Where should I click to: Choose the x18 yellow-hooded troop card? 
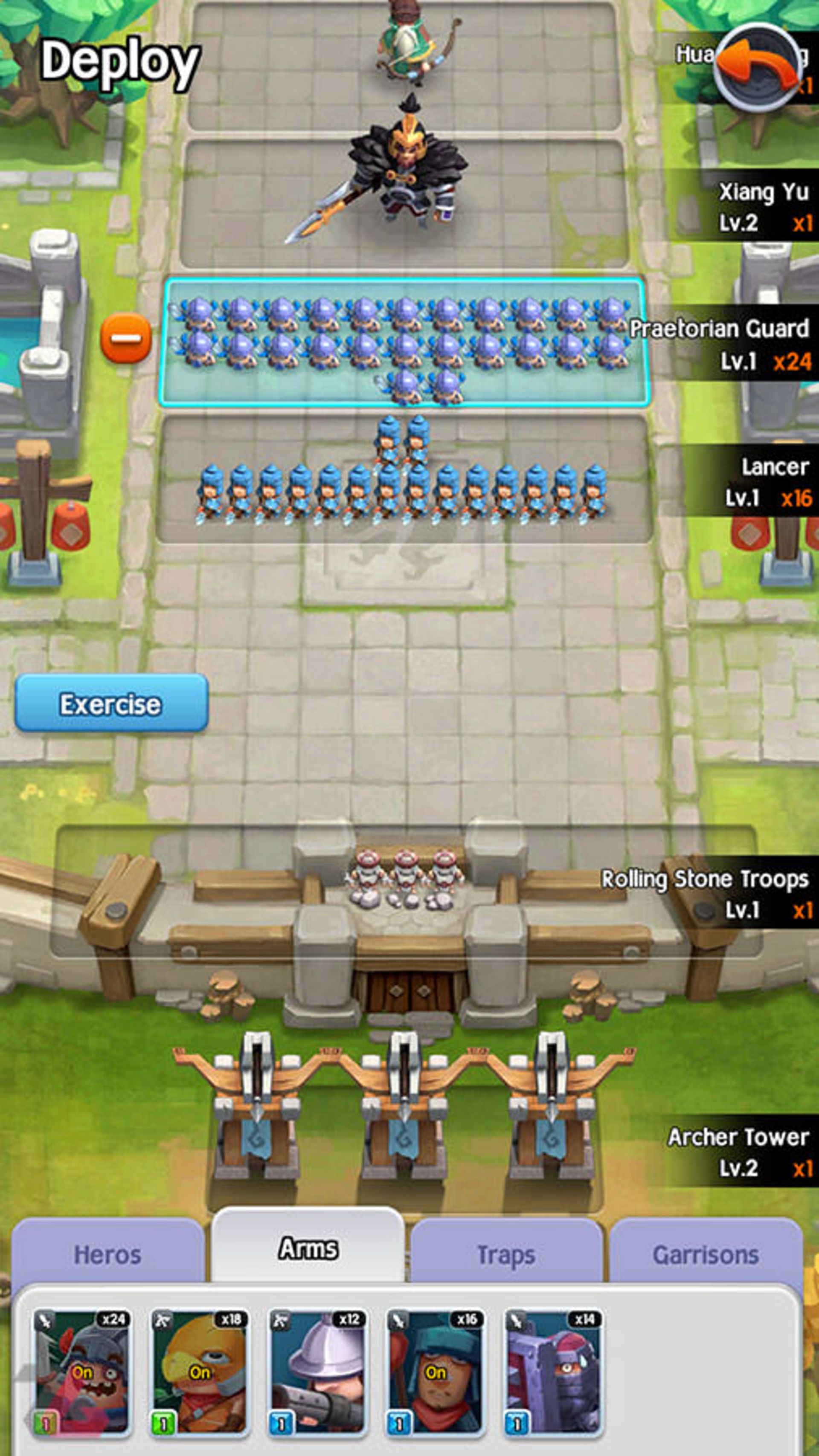coord(200,1372)
